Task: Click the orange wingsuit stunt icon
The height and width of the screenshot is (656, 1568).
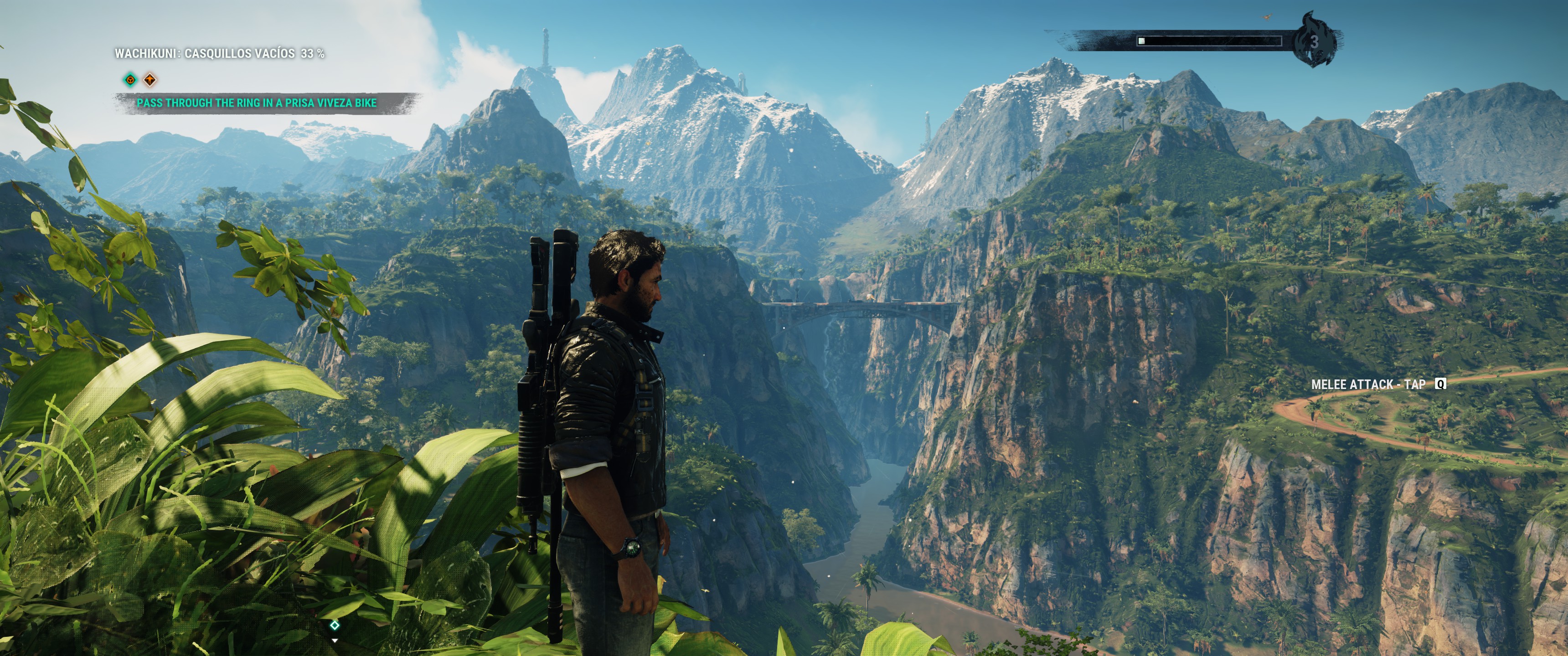Action: tap(151, 80)
